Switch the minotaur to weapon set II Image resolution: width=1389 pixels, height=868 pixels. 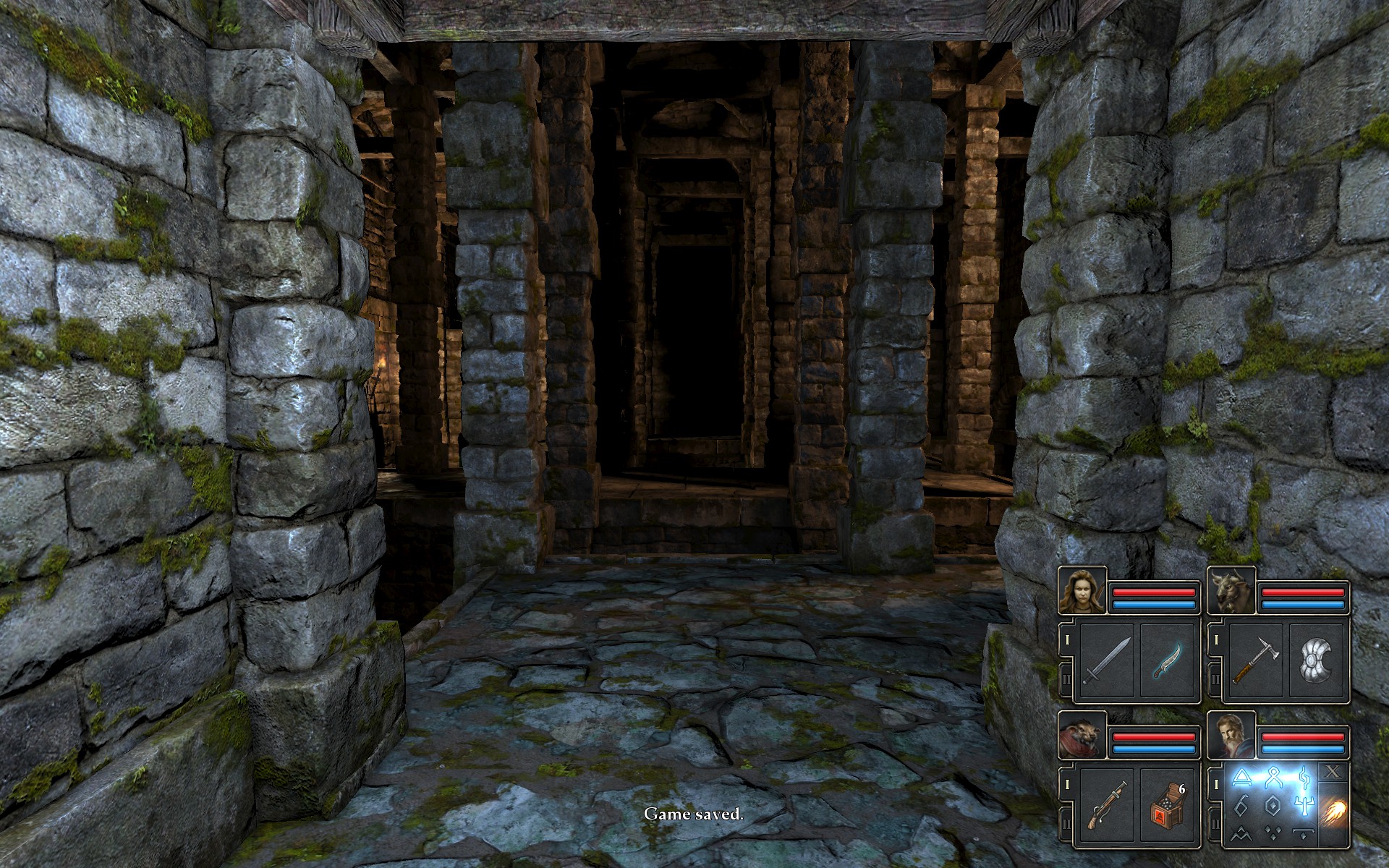(1216, 680)
